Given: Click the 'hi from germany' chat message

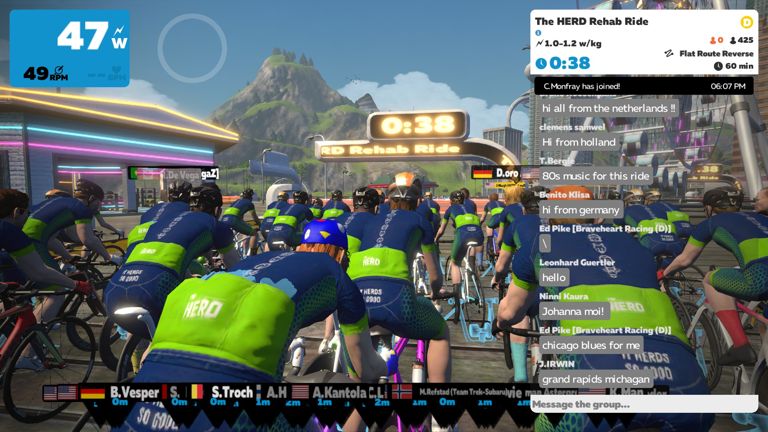Looking at the screenshot, I should pos(580,210).
